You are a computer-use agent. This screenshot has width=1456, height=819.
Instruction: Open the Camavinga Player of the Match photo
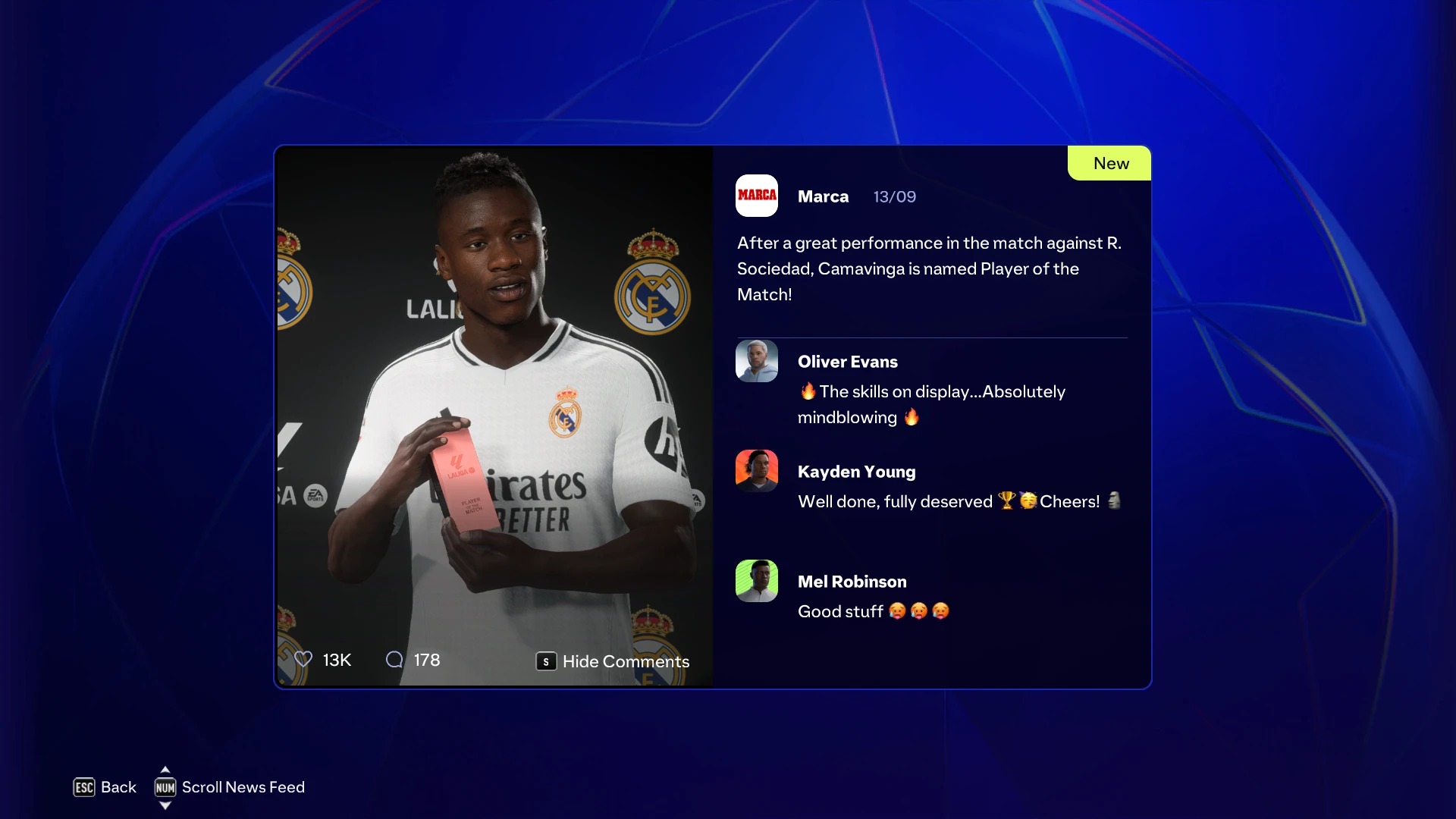coord(494,394)
